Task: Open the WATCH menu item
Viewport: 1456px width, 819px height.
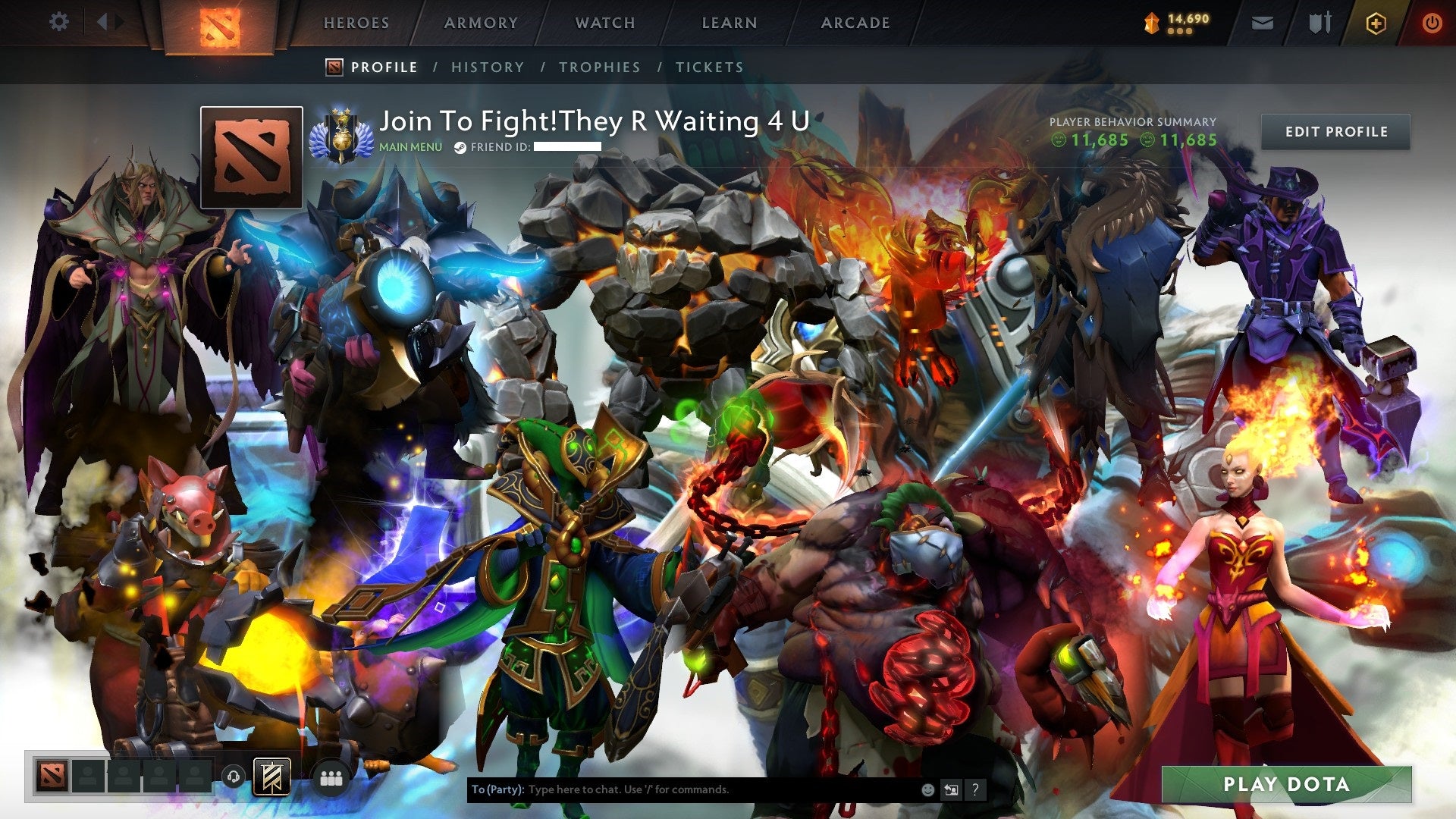Action: (x=604, y=23)
